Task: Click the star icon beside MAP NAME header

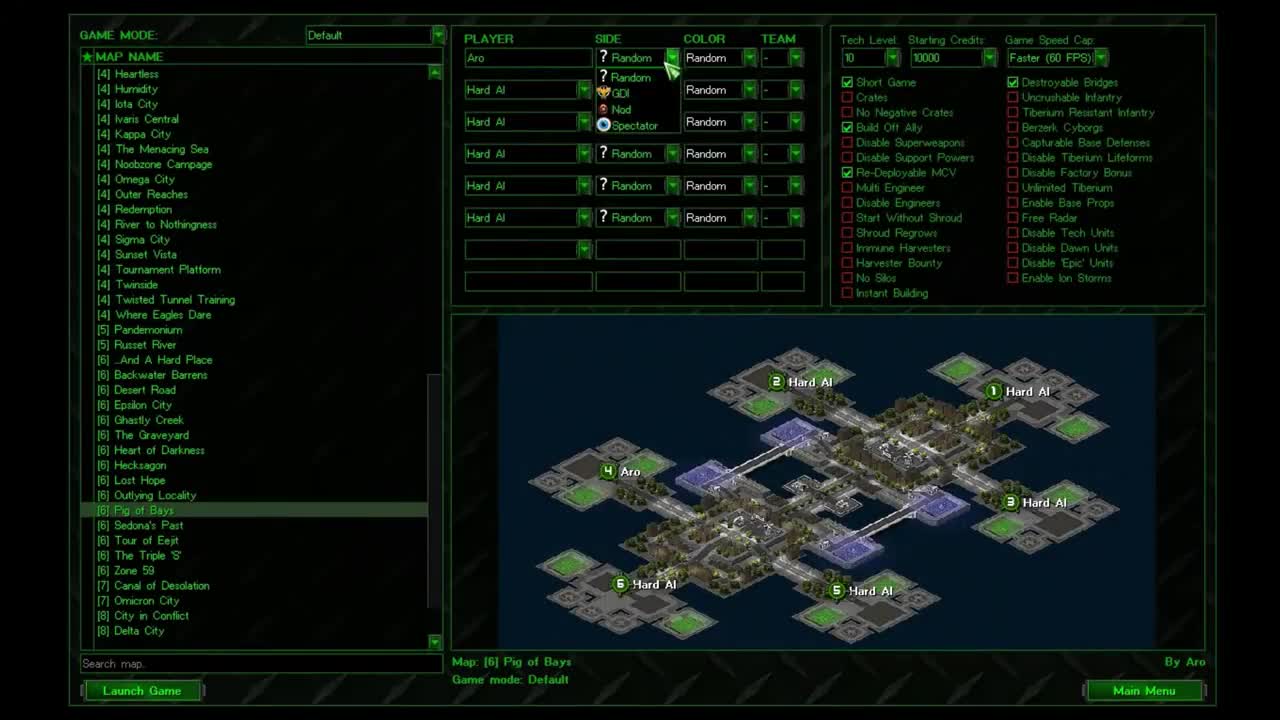Action: [x=87, y=56]
